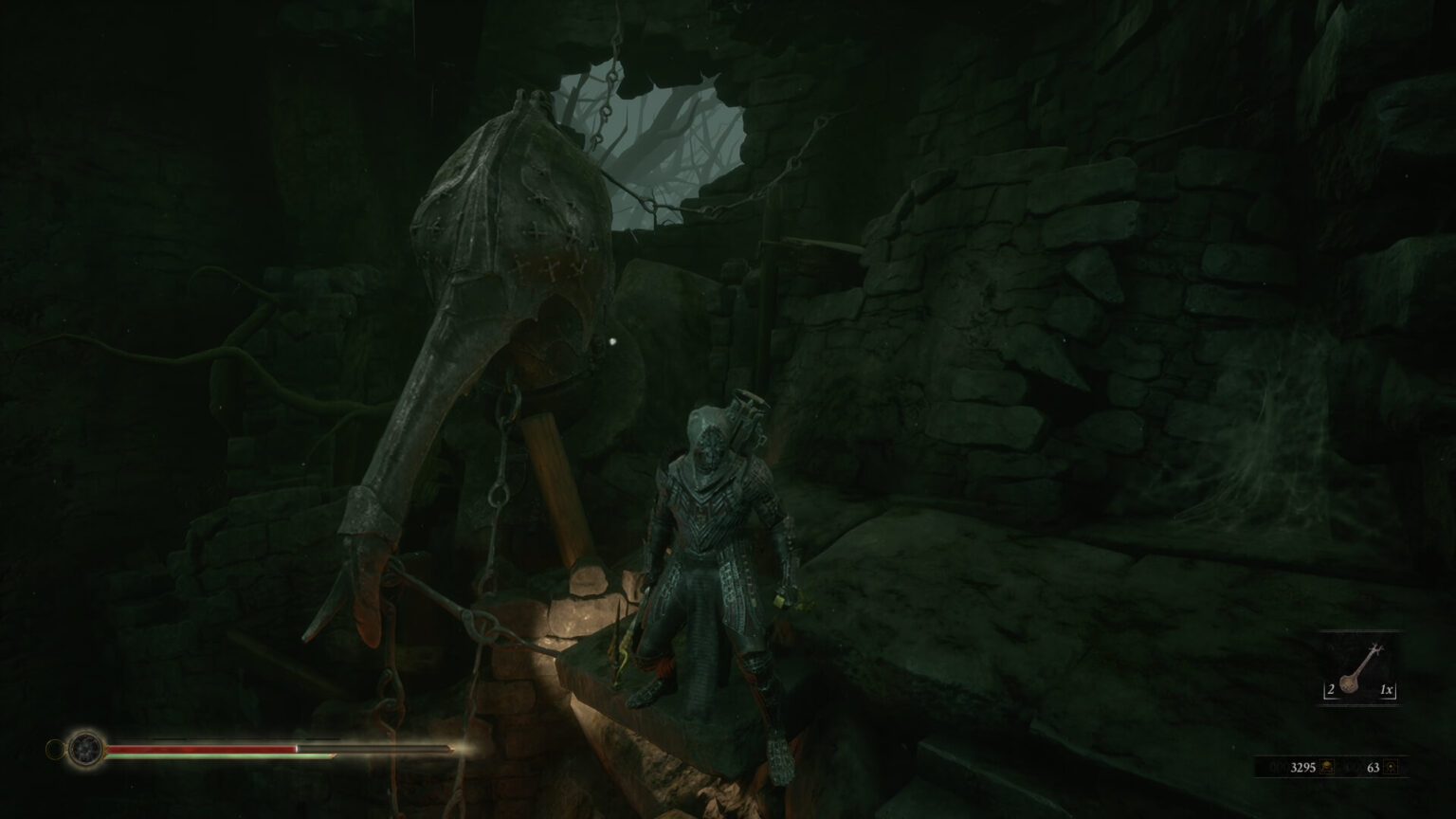
Task: Click the 2 quantity number on the item slot
Action: coord(1331,688)
